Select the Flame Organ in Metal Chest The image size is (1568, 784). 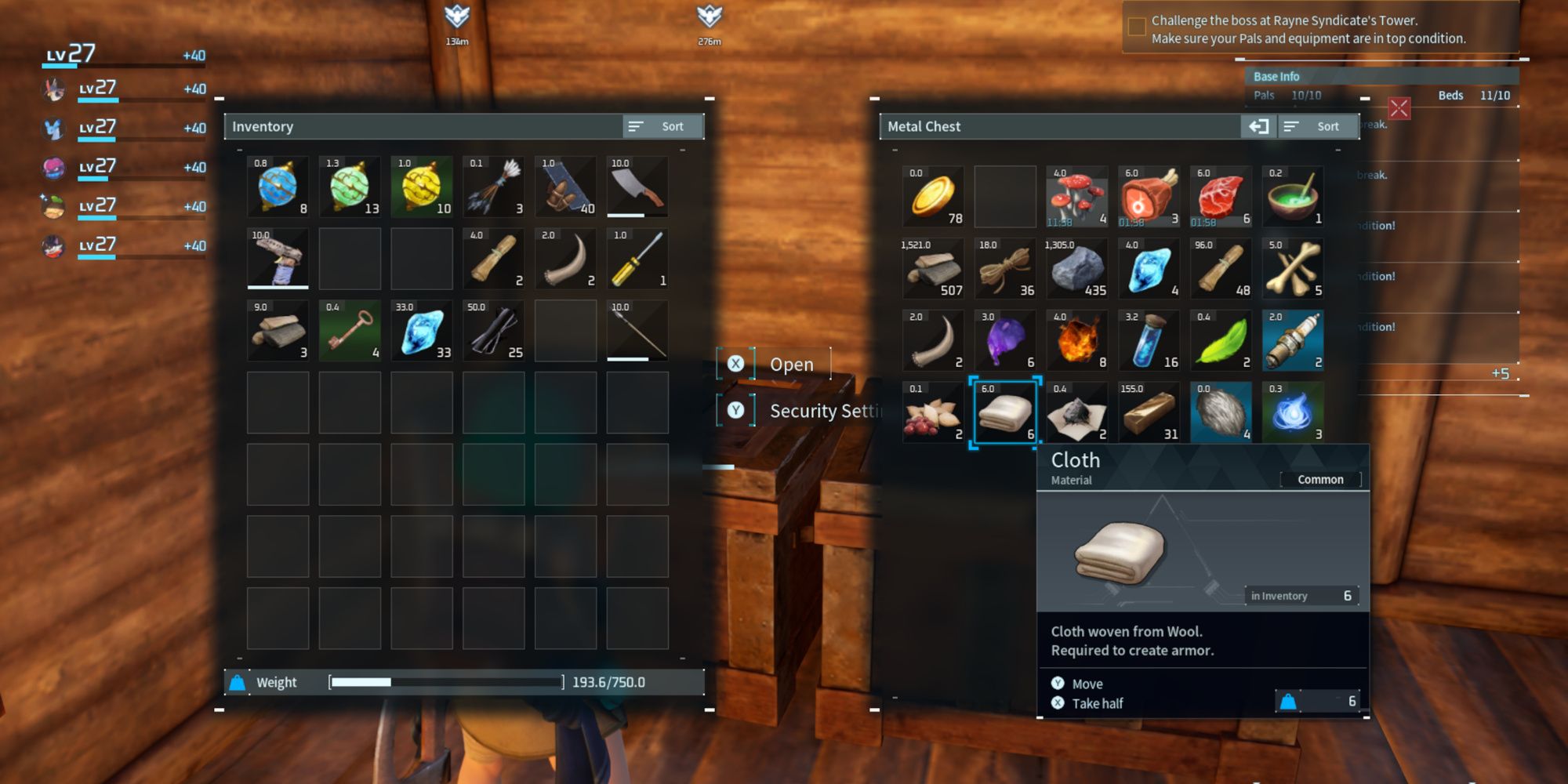pyautogui.click(x=1076, y=340)
